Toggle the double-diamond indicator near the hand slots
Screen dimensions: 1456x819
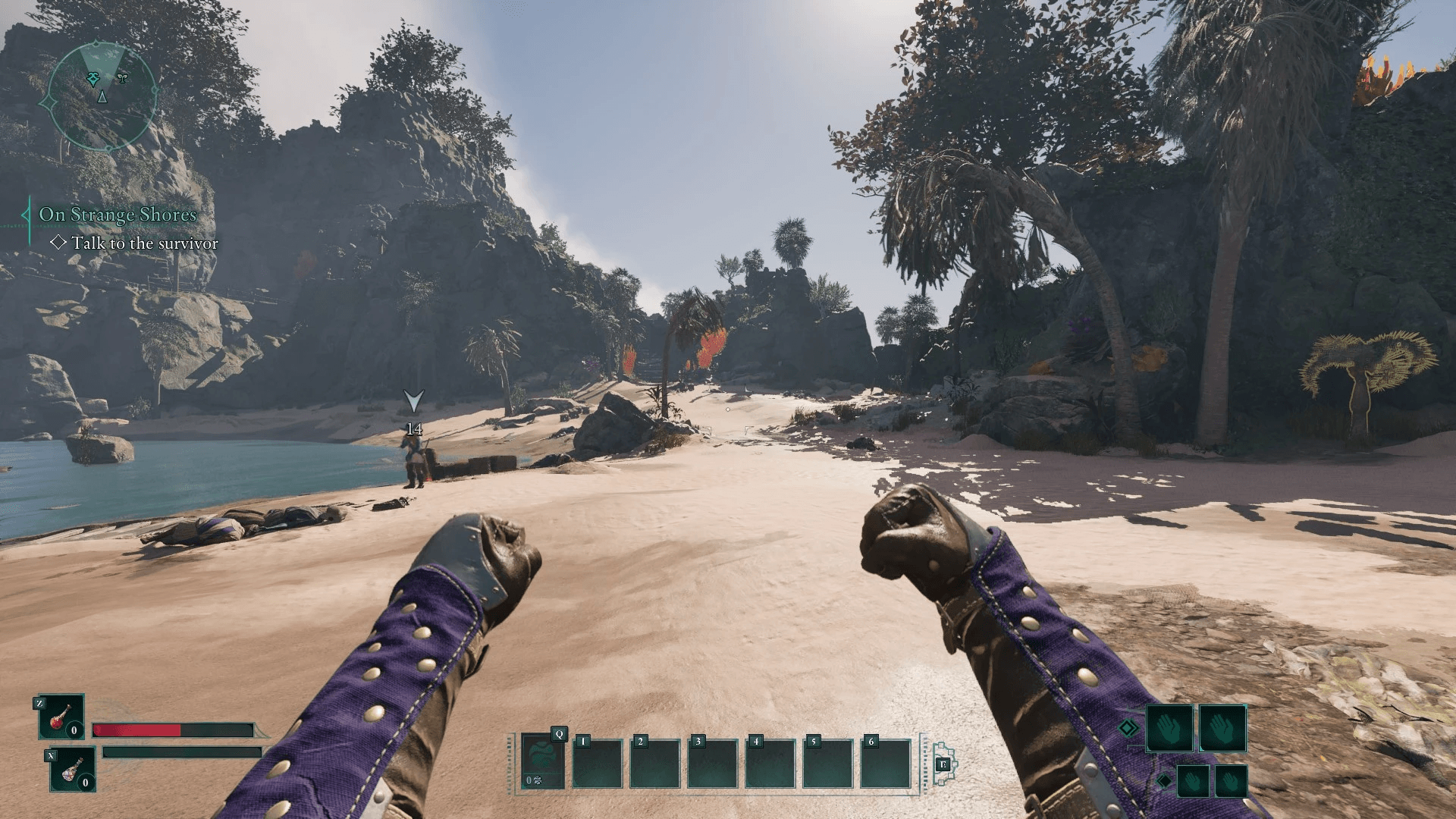(x=1128, y=727)
